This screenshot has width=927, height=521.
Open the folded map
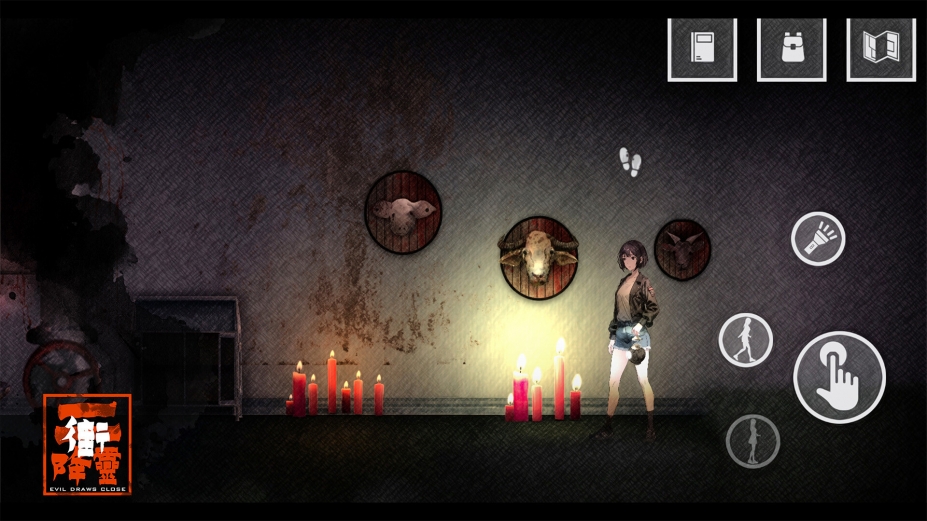880,48
